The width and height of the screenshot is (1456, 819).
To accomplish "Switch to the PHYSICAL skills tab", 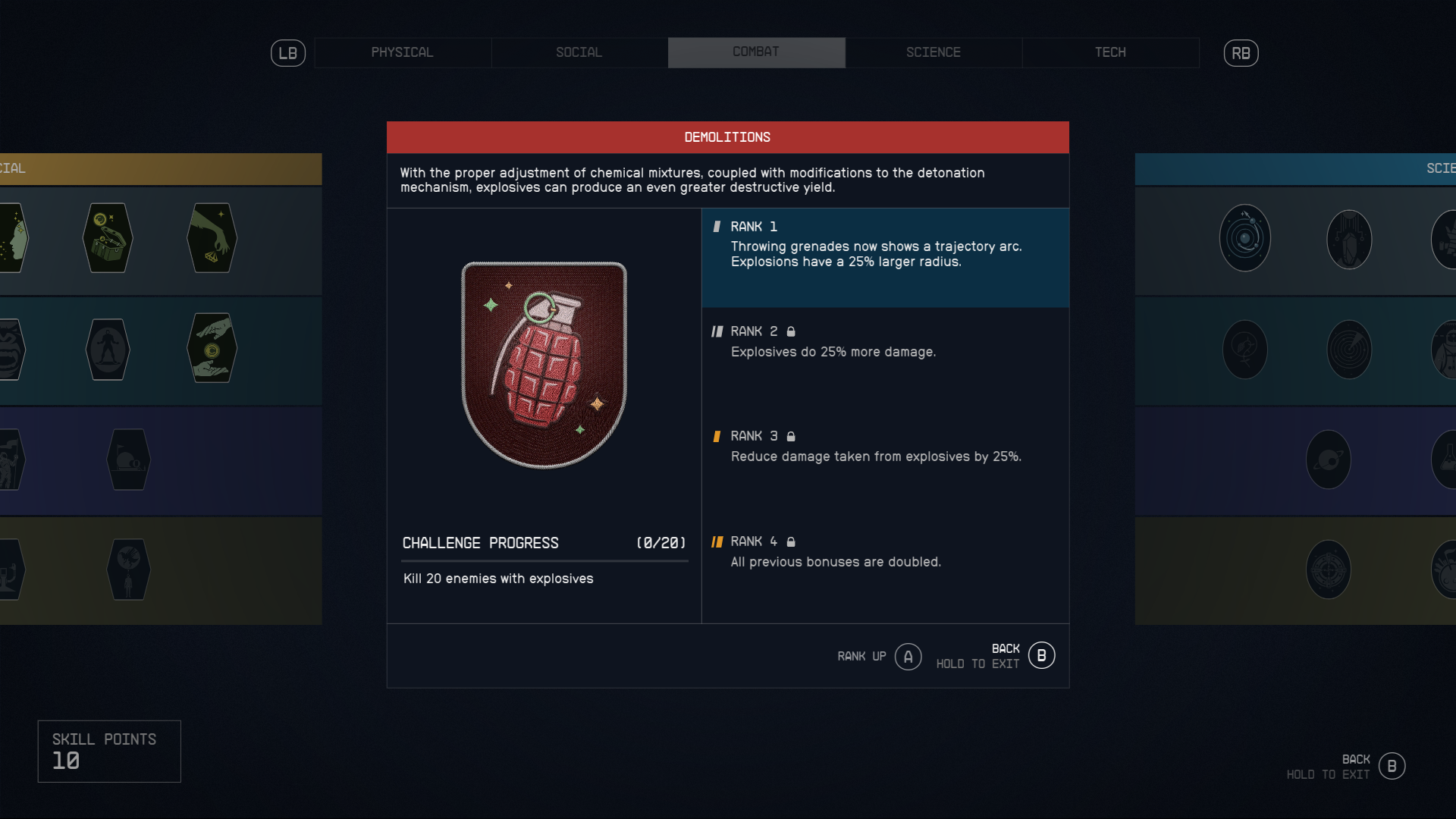I will point(402,52).
